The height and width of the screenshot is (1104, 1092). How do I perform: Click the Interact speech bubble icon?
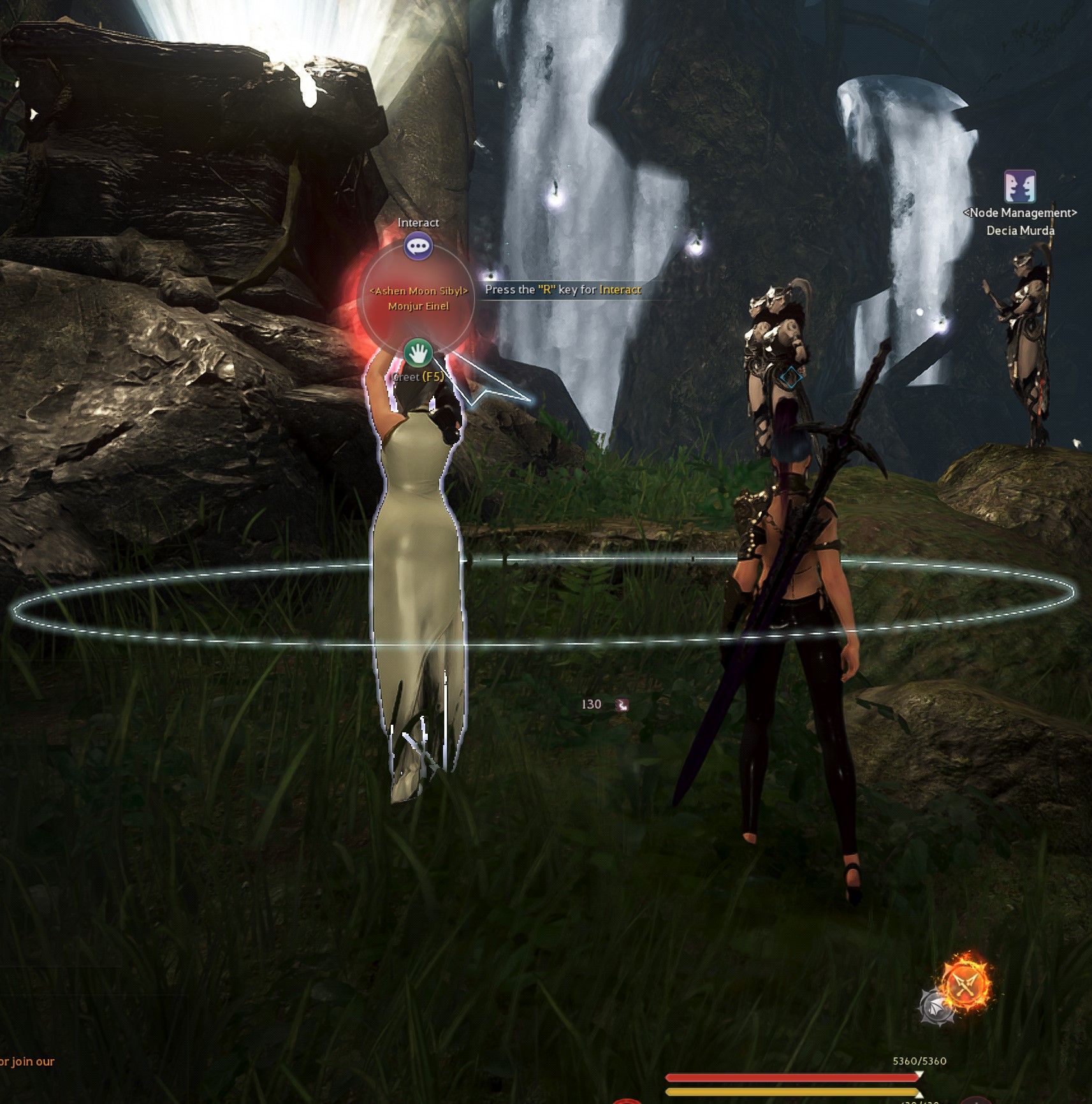418,247
